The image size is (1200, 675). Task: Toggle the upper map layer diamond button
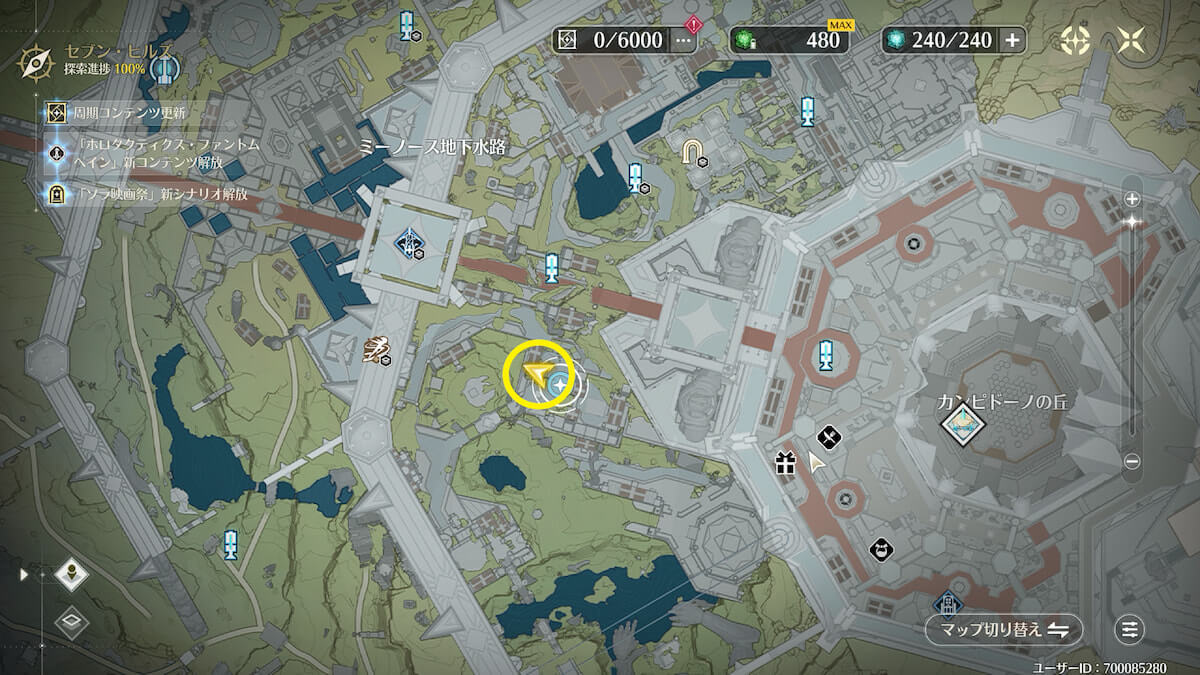click(72, 574)
